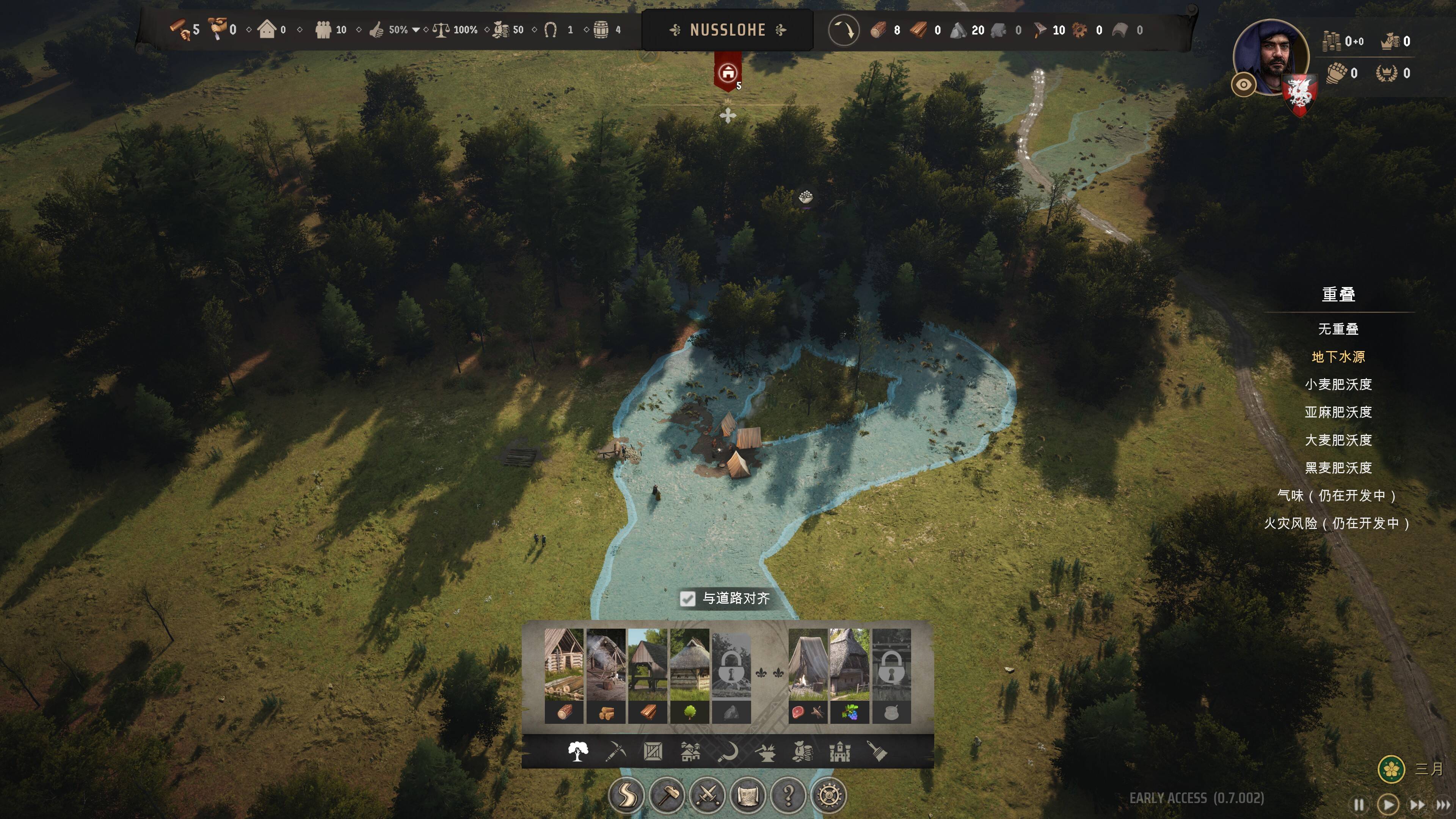This screenshot has width=1456, height=819.
Task: Set game speed to double fast-forward
Action: pyautogui.click(x=1417, y=804)
